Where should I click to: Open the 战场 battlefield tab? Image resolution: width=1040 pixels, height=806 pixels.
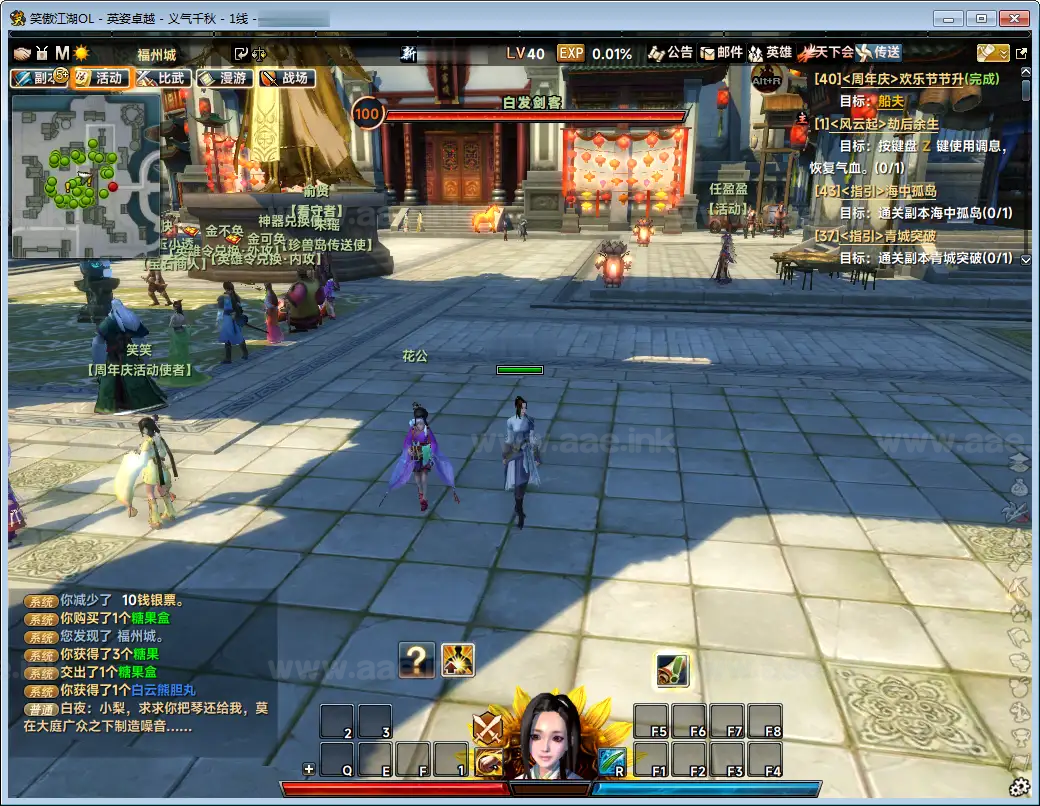tap(286, 78)
